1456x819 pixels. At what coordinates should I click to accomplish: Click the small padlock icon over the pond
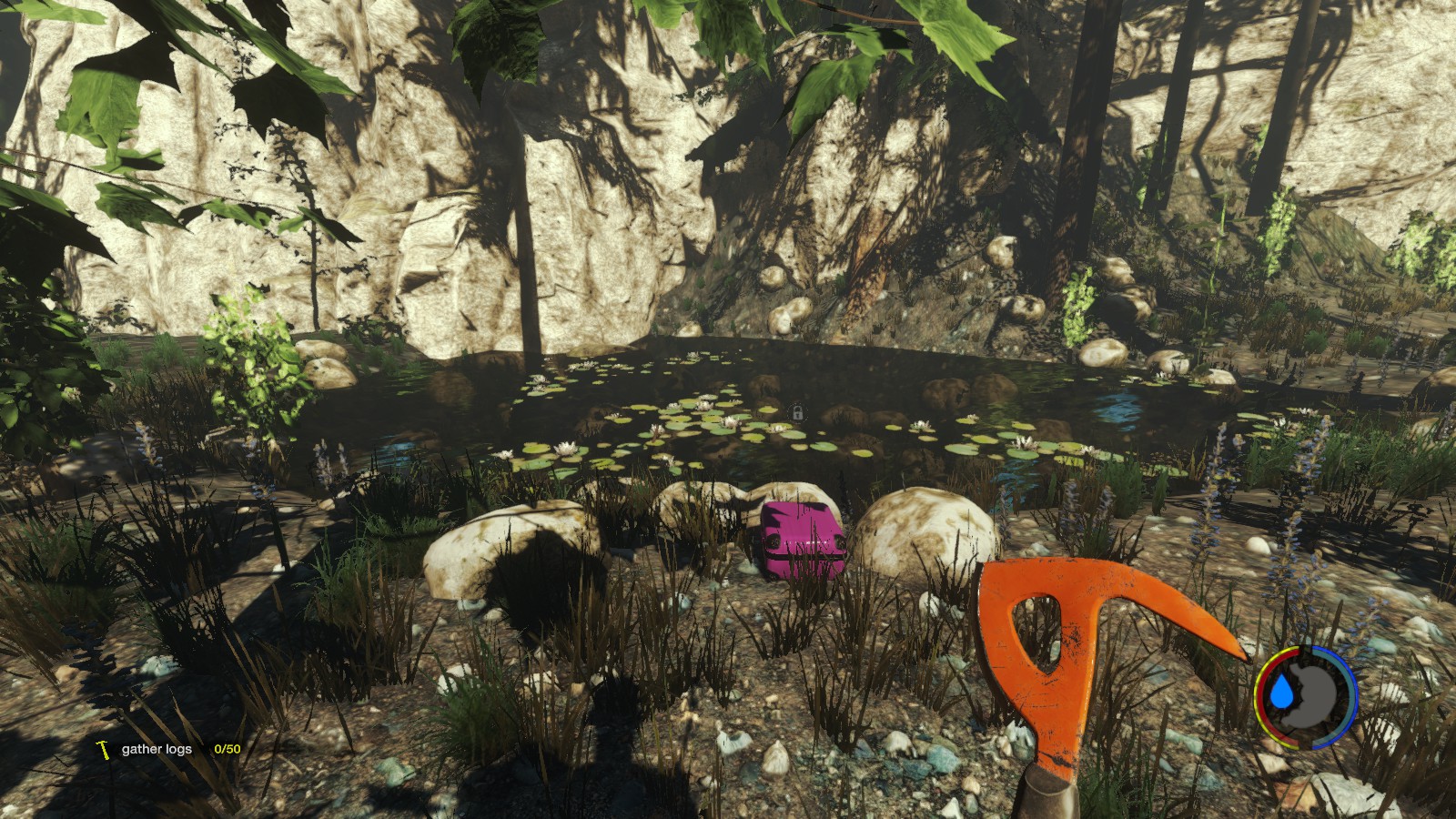[x=797, y=413]
